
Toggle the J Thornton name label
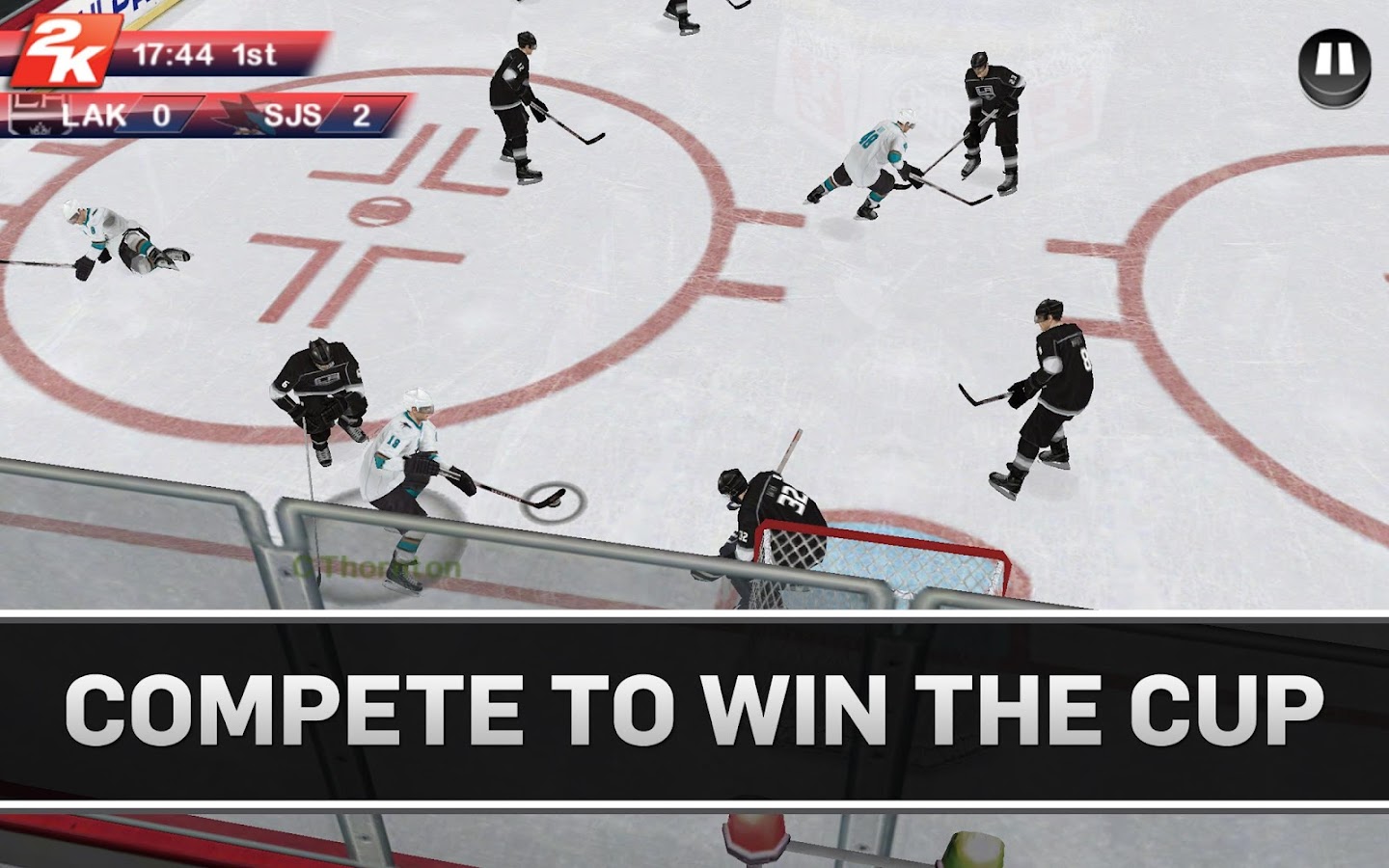click(x=378, y=563)
